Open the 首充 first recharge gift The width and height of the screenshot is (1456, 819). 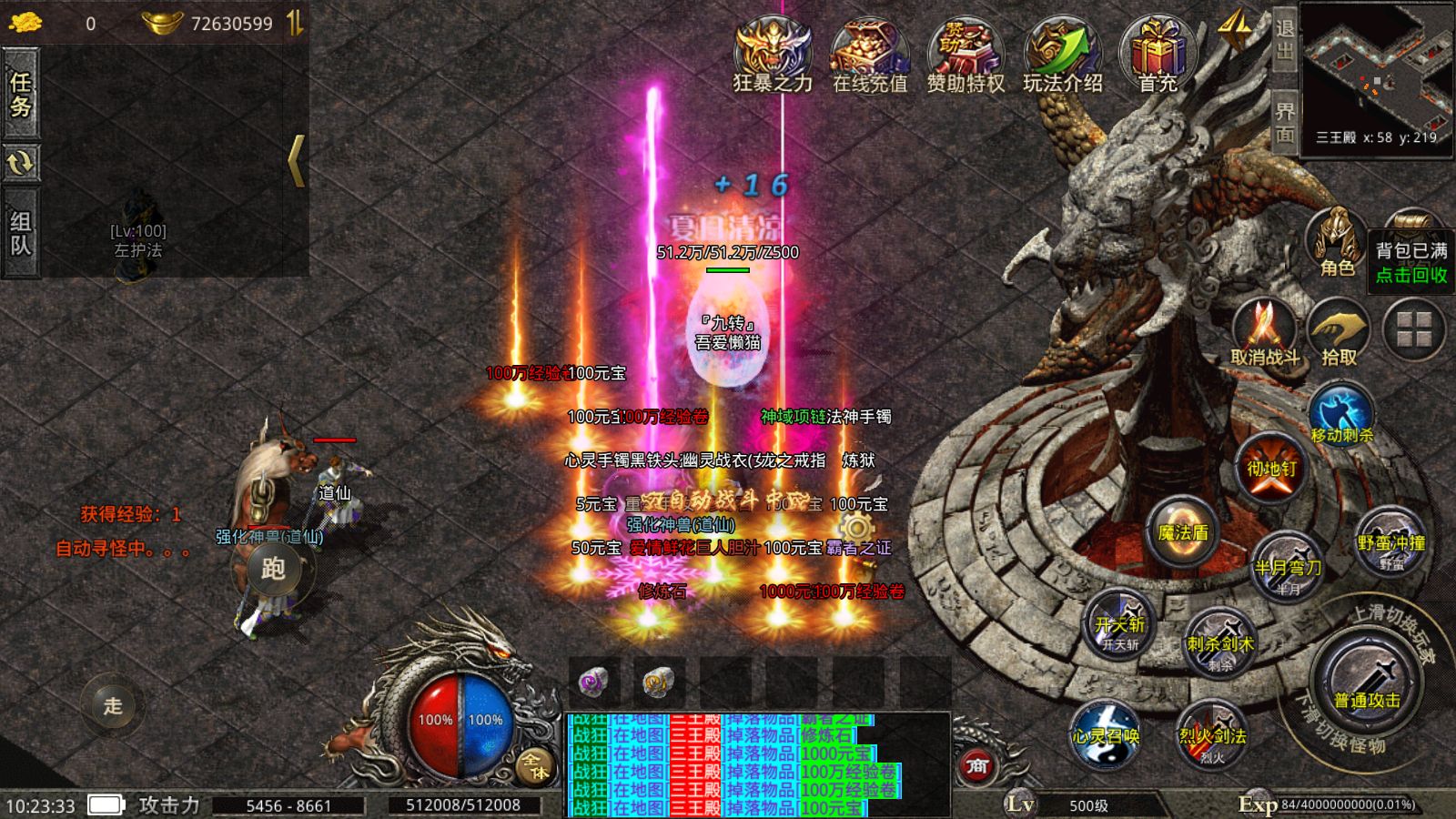1158,55
